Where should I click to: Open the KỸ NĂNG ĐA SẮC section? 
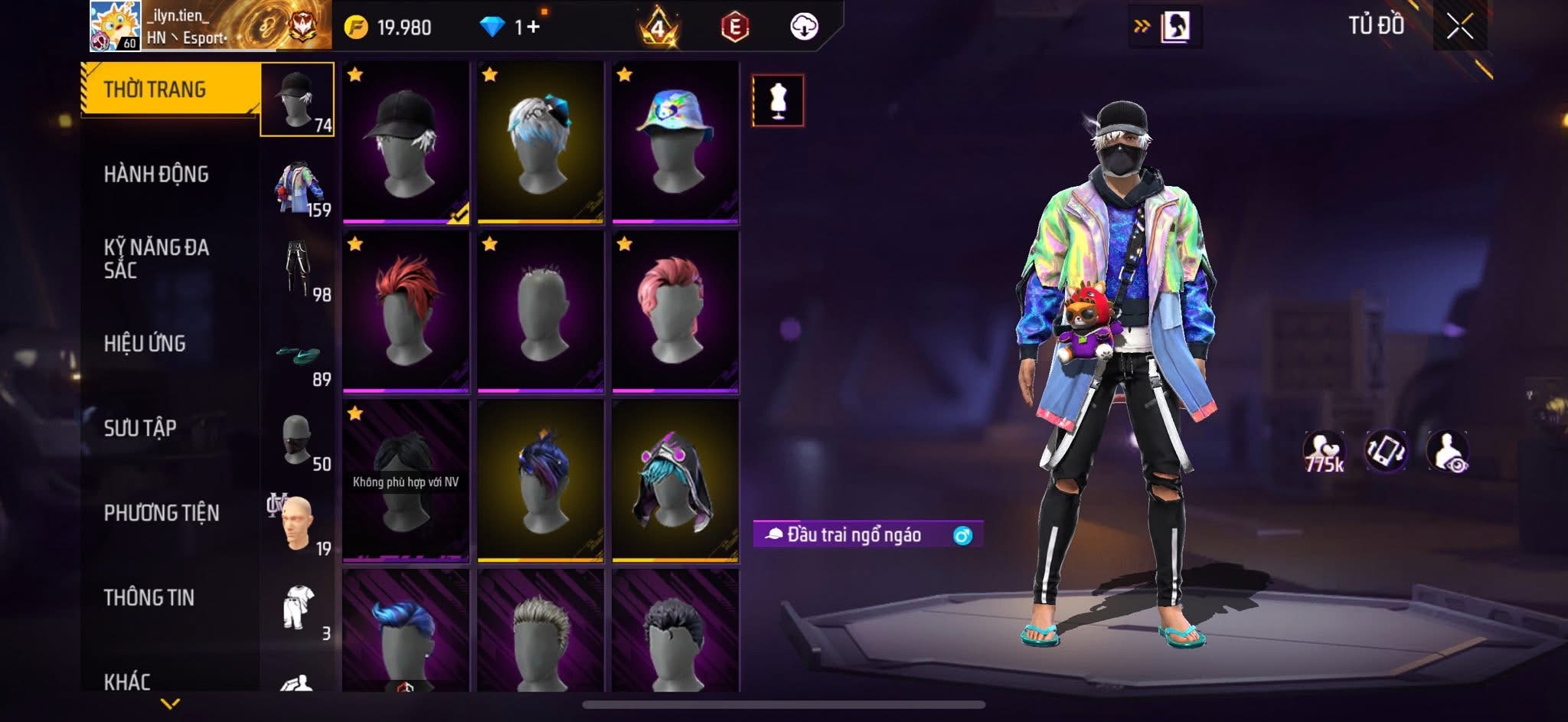pos(156,258)
